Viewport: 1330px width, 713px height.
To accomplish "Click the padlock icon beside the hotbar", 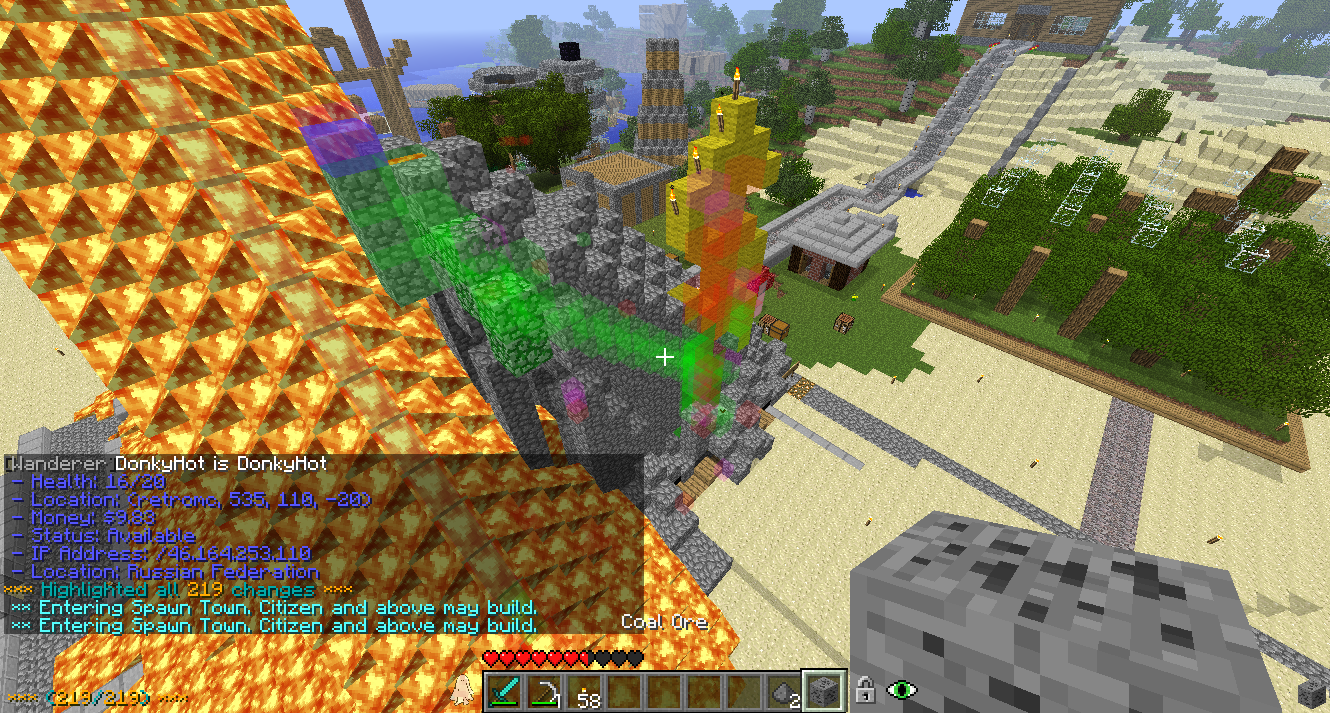I will 866,690.
